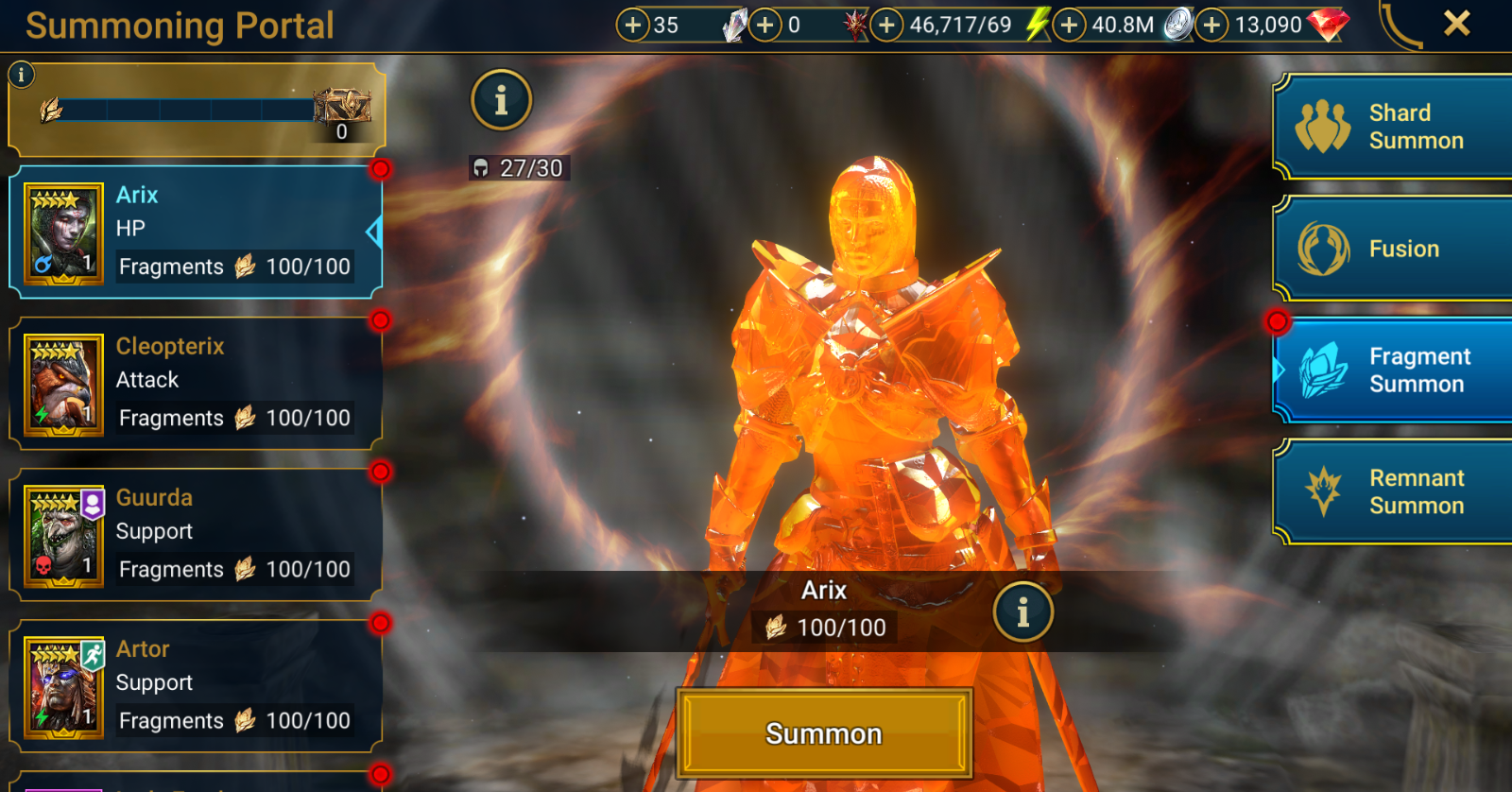Image resolution: width=1512 pixels, height=792 pixels.
Task: Click the energy lightning bolt icon in top bar
Action: pyautogui.click(x=1037, y=24)
